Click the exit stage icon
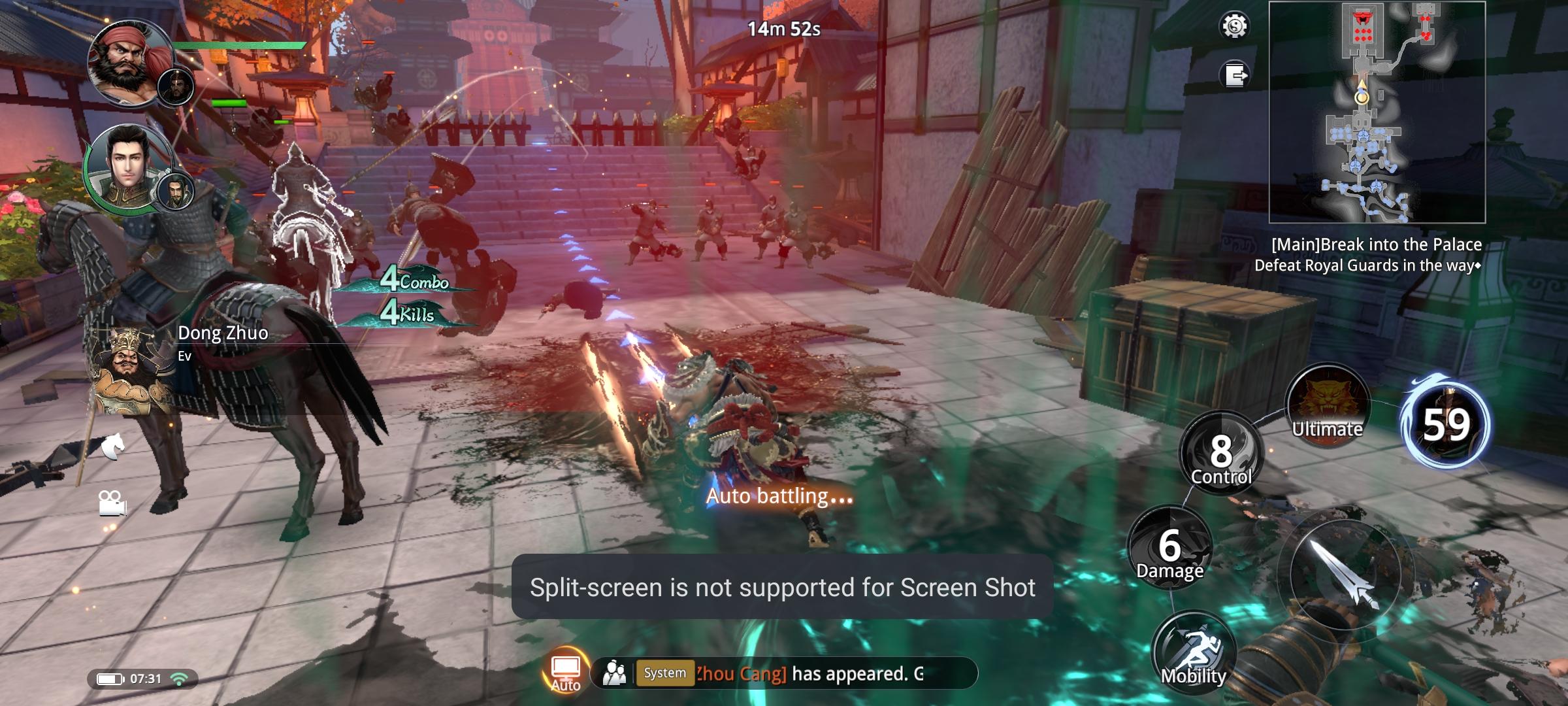The width and height of the screenshot is (1568, 706). 1234,75
